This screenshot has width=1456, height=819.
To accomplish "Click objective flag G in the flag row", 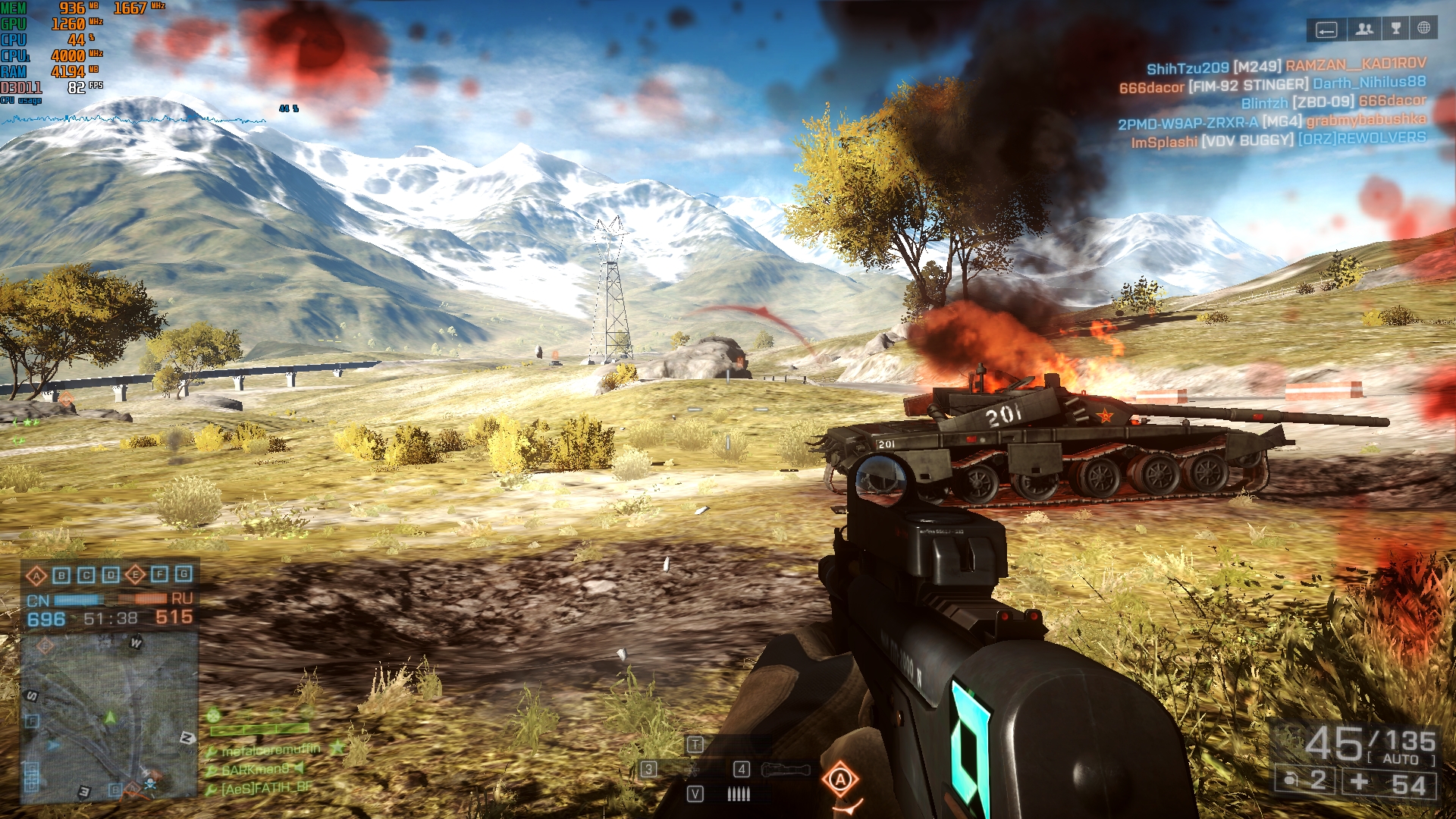I will click(x=184, y=574).
